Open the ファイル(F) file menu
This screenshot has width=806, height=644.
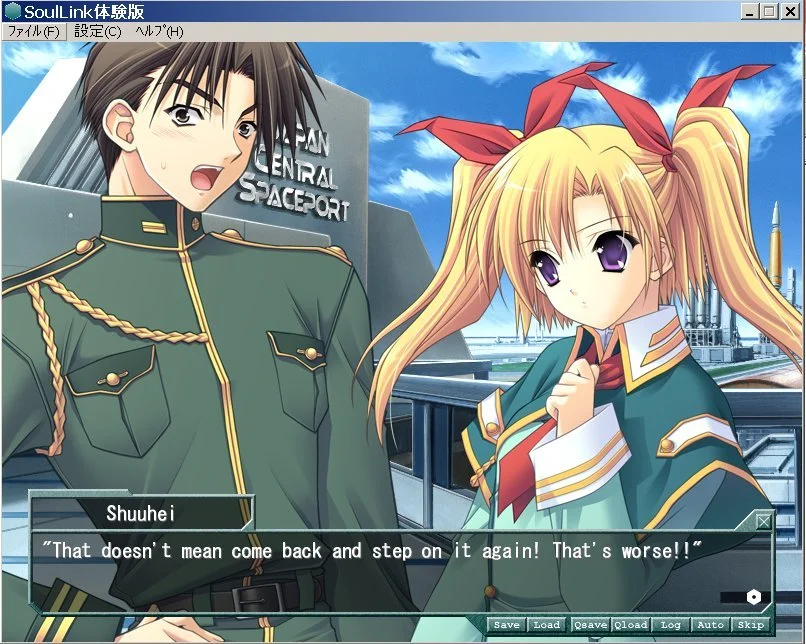coord(32,31)
